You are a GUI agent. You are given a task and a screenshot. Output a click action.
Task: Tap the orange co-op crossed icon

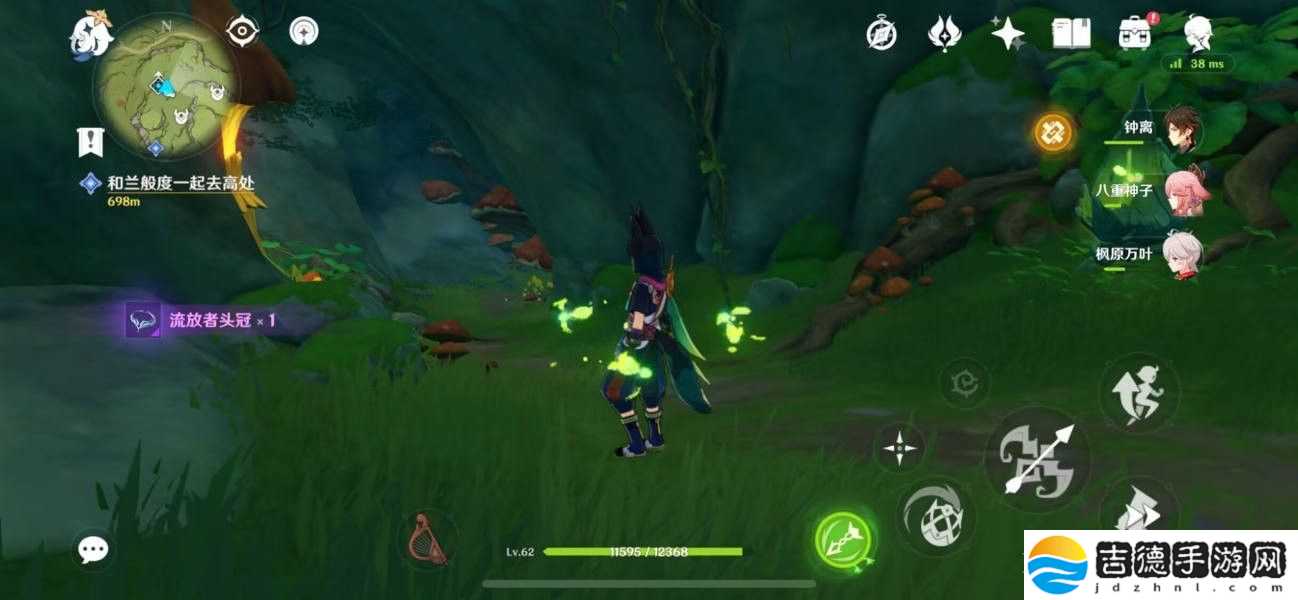(1052, 131)
